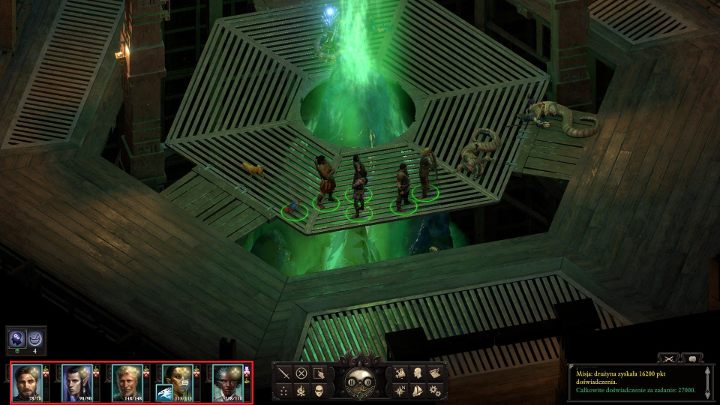Toggle stealth mode with the masked face icon
The height and width of the screenshot is (405, 720).
coord(318,389)
